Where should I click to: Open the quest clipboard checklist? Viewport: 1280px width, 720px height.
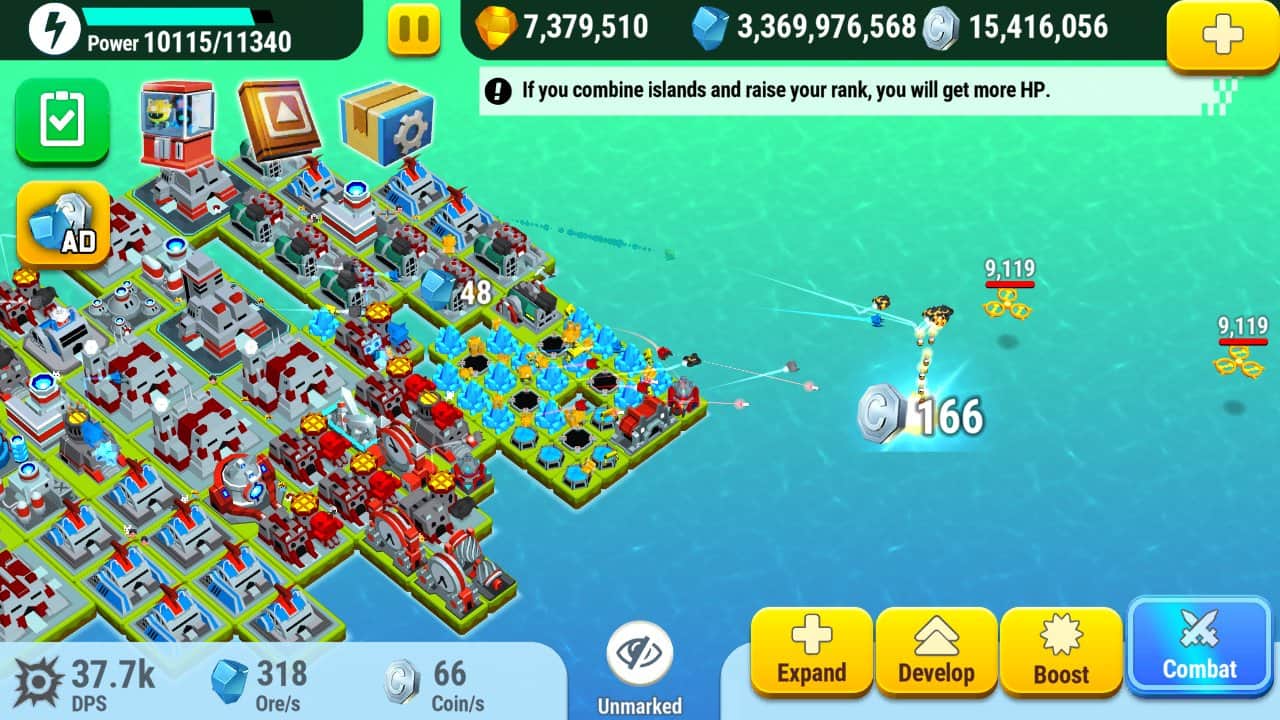point(62,119)
